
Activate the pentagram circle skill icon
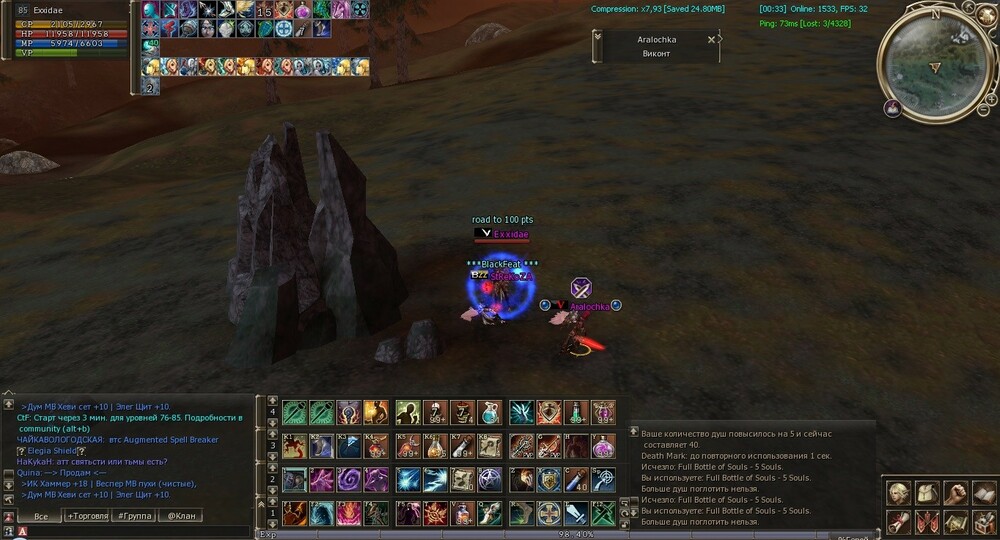point(488,480)
